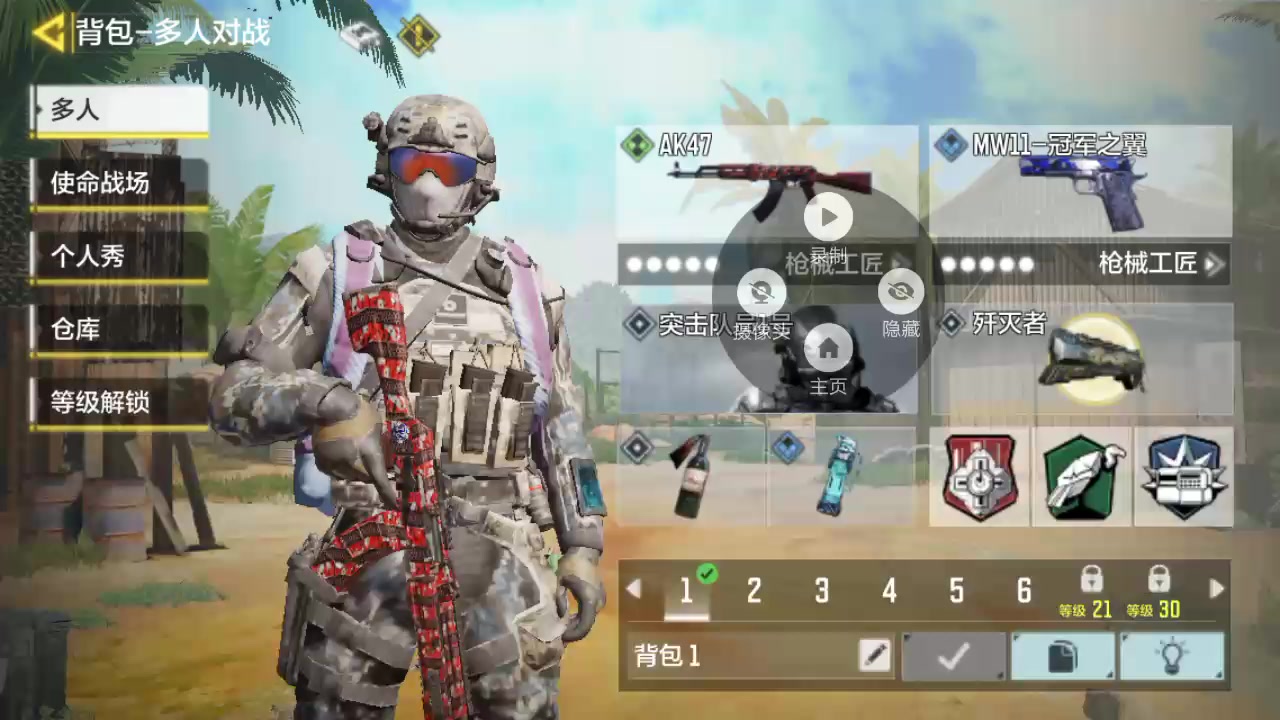Select the green perk badge

(1082, 477)
